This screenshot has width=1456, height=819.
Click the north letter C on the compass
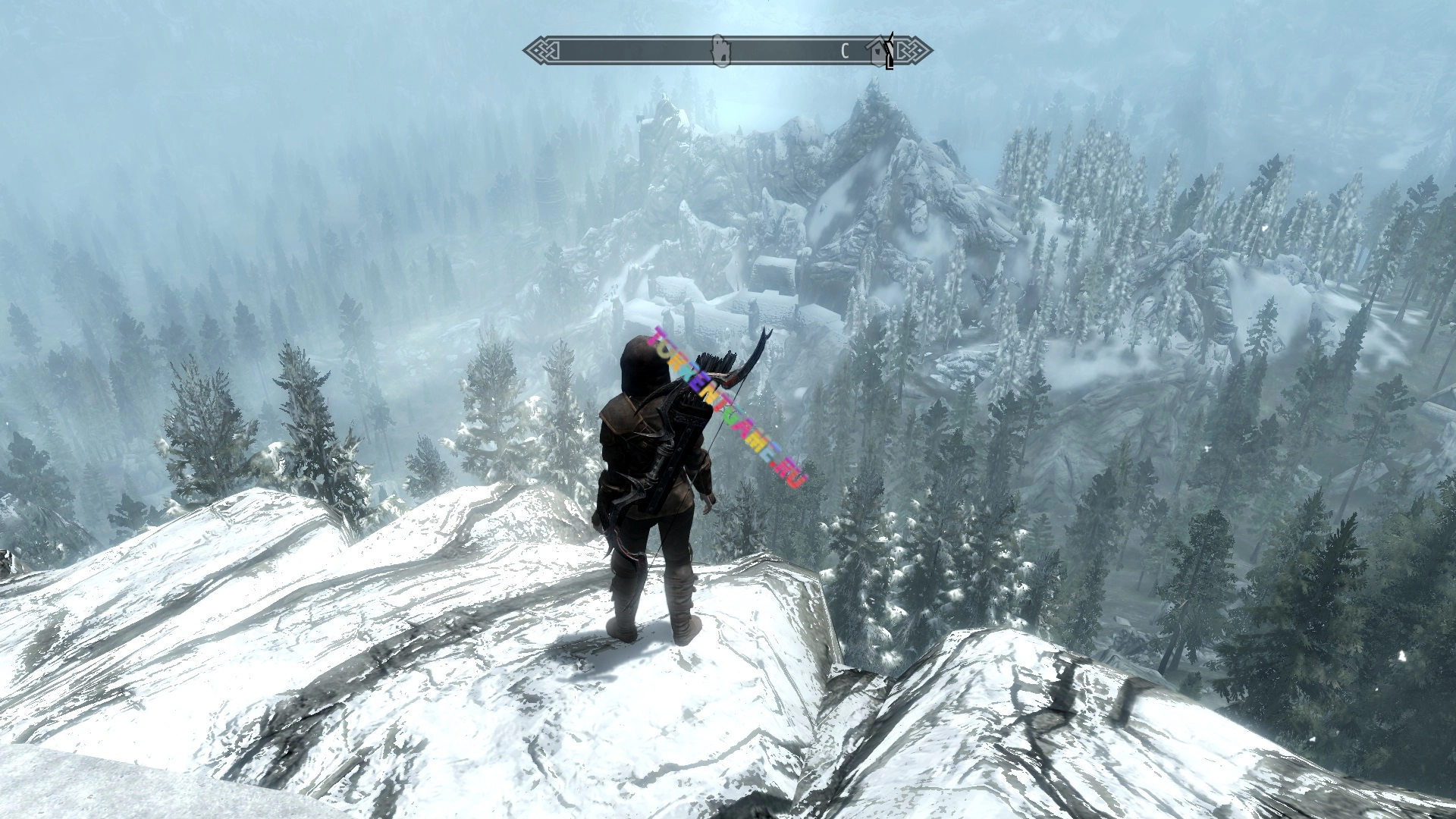845,52
